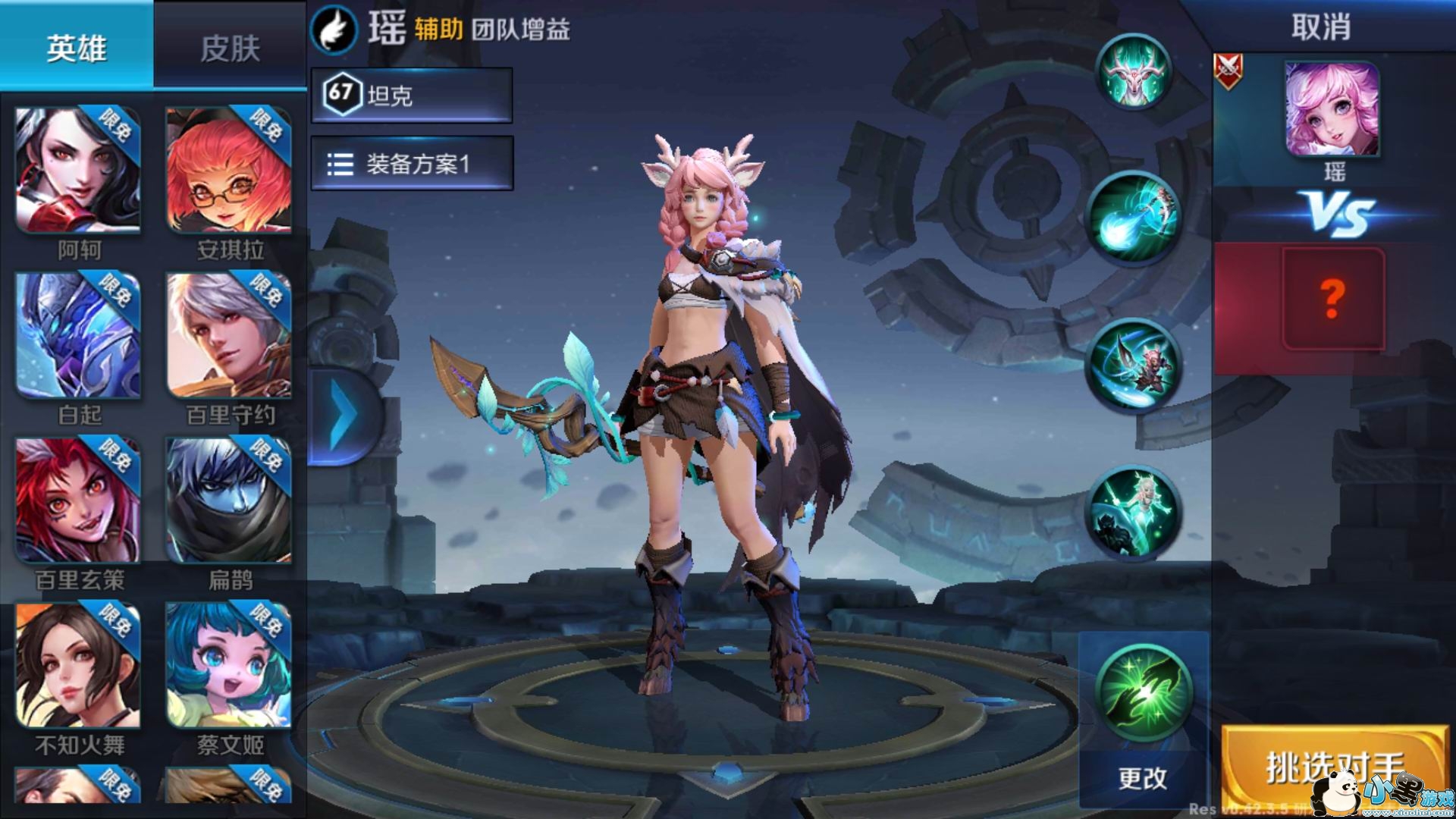Open the 皮肤 skins tab

[230, 49]
